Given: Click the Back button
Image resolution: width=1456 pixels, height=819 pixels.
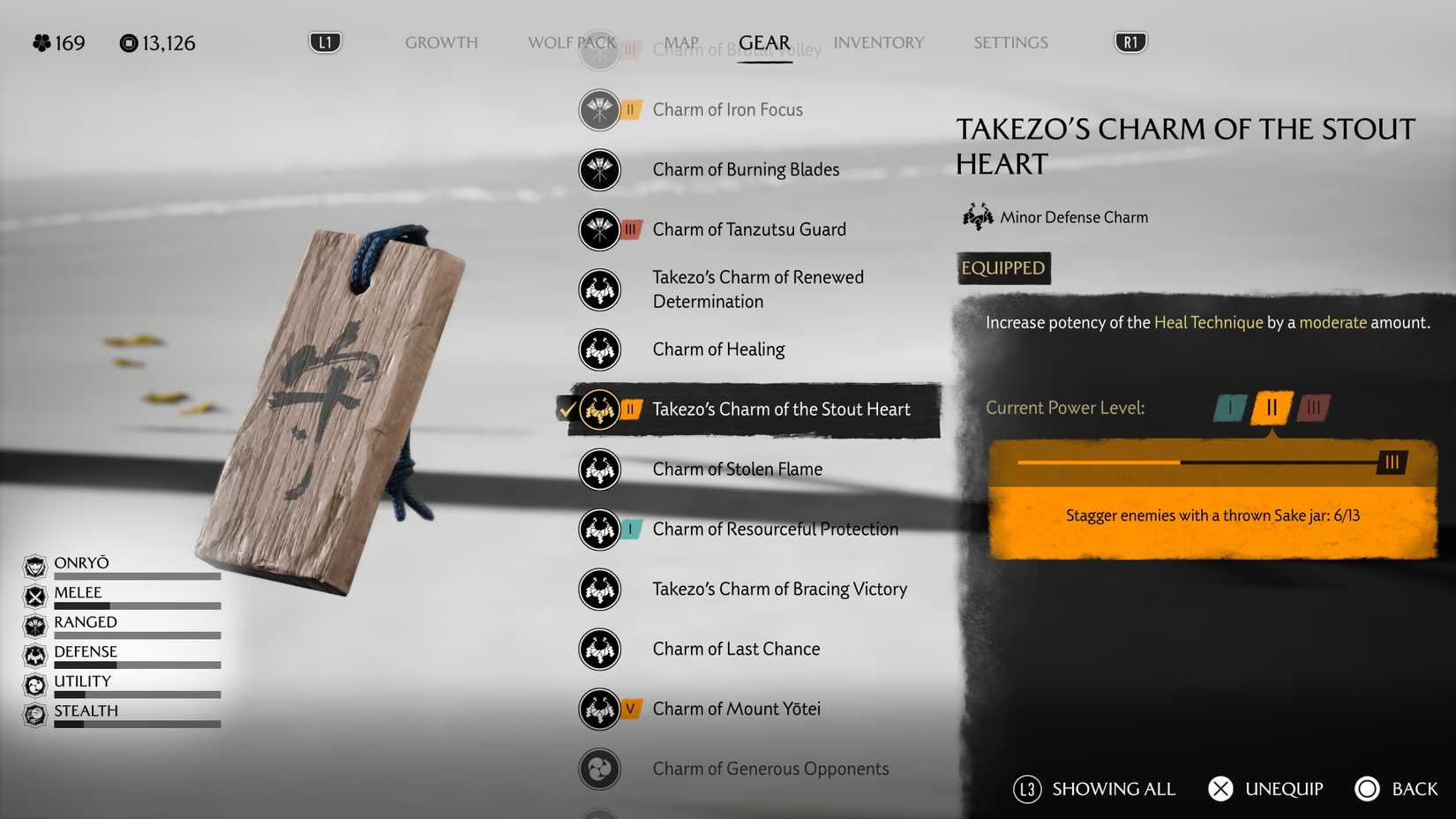Looking at the screenshot, I should (x=1396, y=789).
